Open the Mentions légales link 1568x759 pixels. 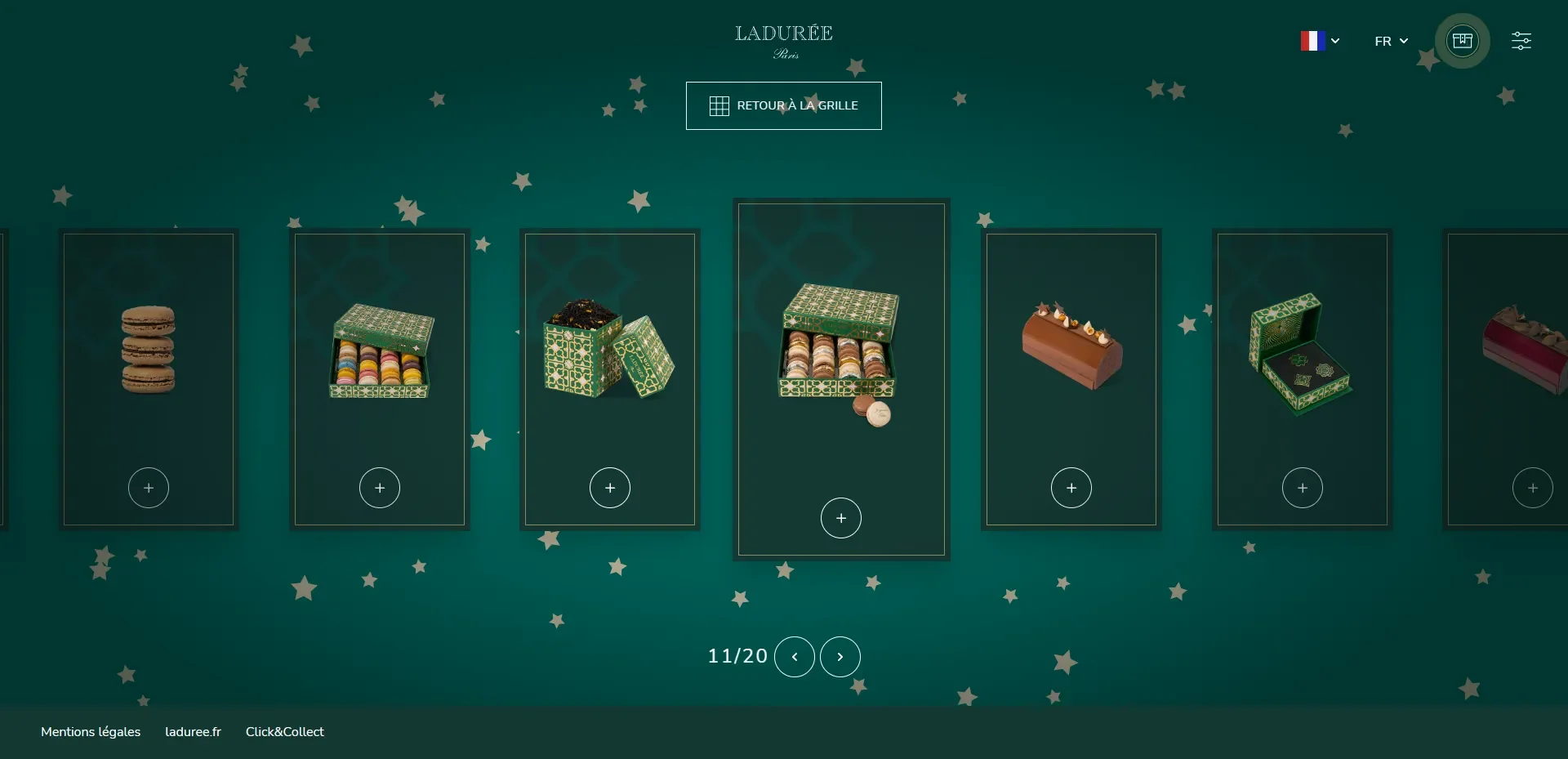point(91,732)
